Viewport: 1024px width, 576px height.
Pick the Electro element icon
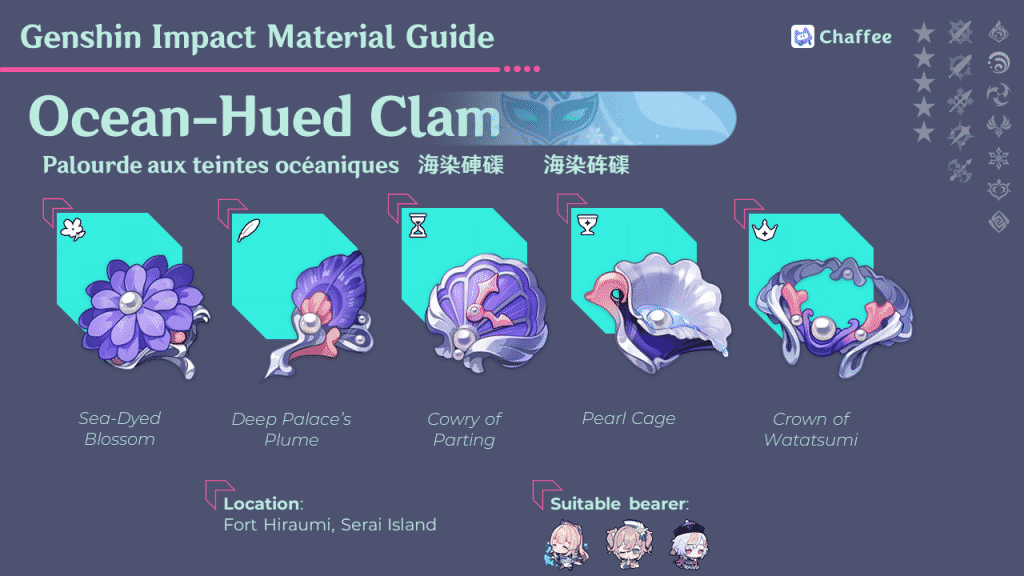[x=998, y=126]
